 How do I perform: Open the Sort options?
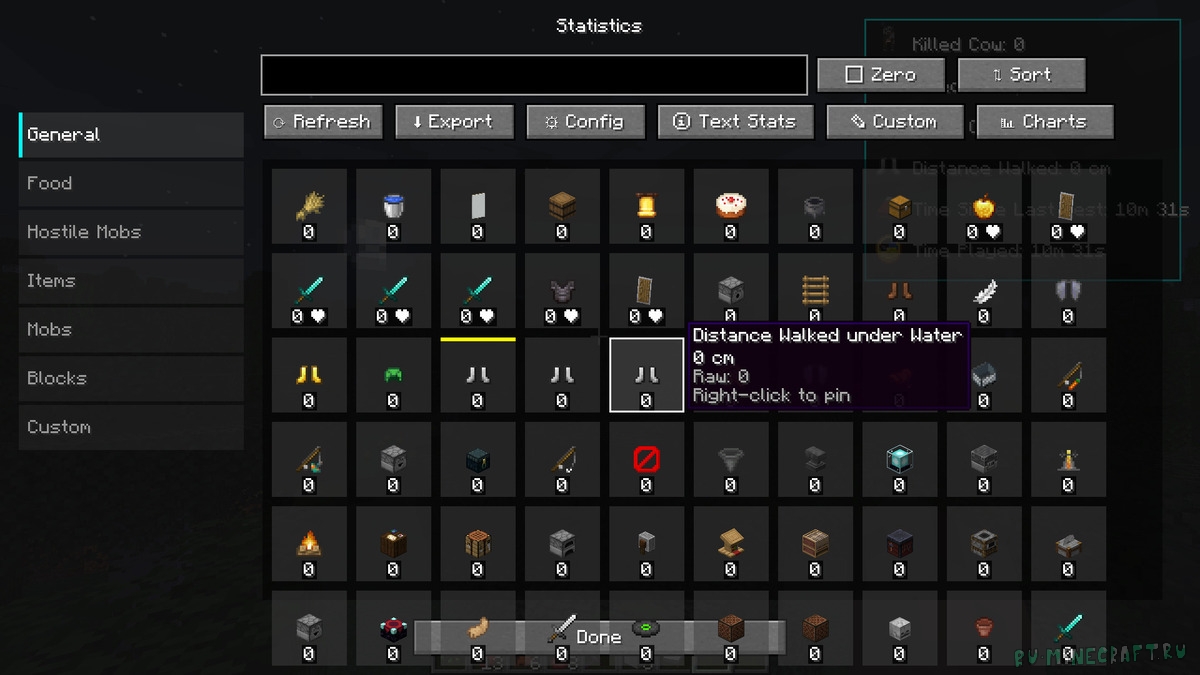1021,75
